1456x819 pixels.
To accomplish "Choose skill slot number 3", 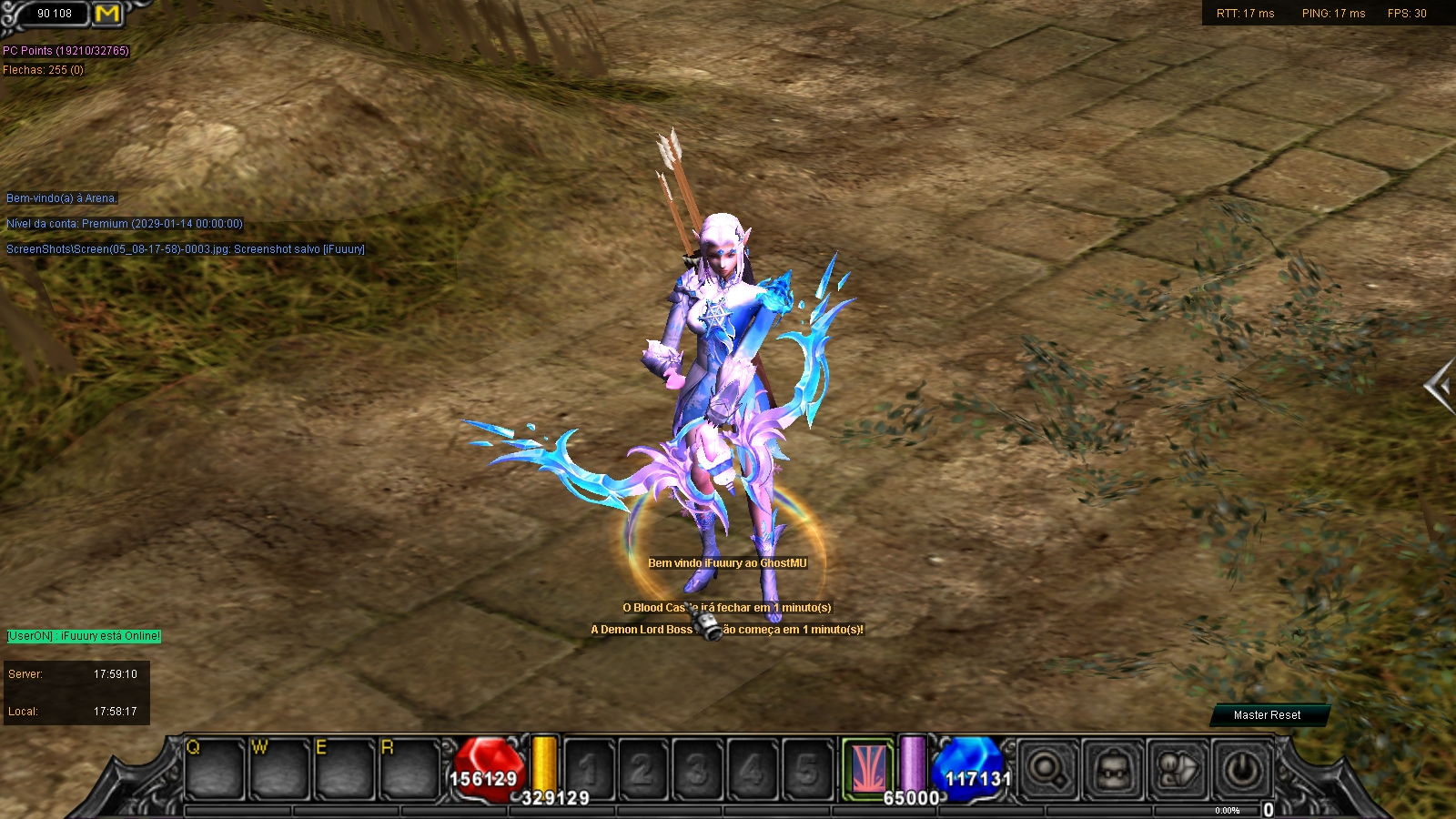I will pos(698,771).
